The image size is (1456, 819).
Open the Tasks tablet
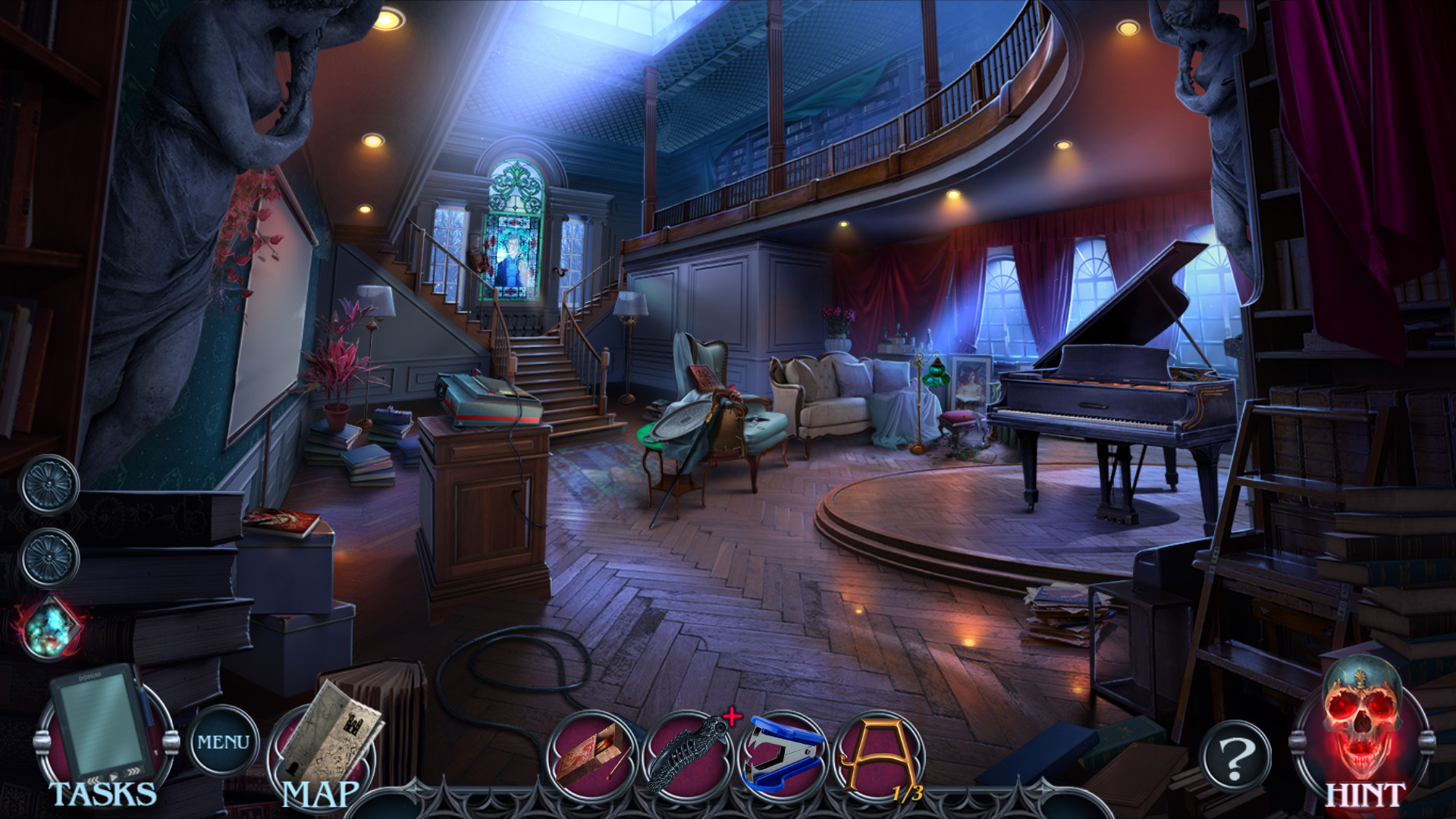(104, 732)
